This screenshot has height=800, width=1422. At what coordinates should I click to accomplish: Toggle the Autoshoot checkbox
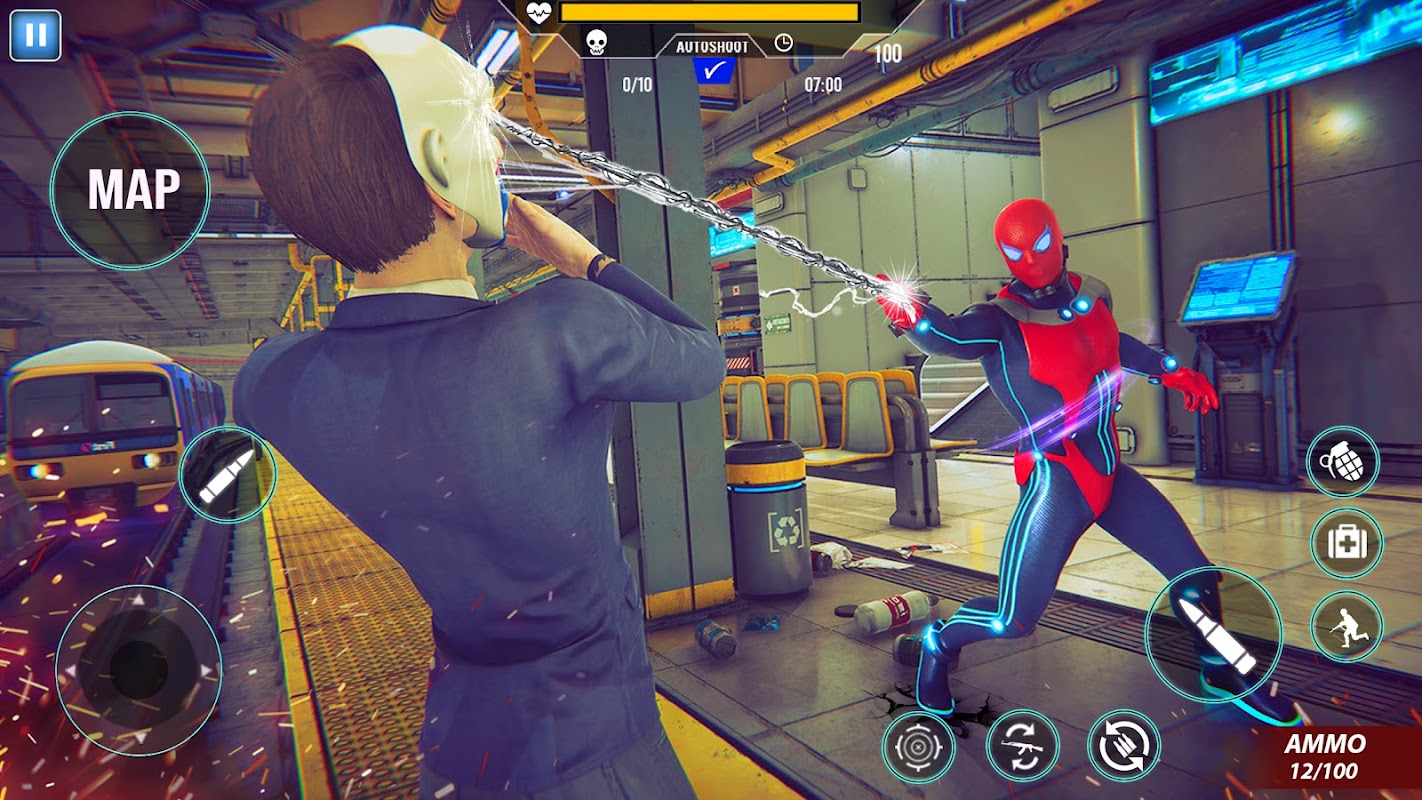[714, 70]
